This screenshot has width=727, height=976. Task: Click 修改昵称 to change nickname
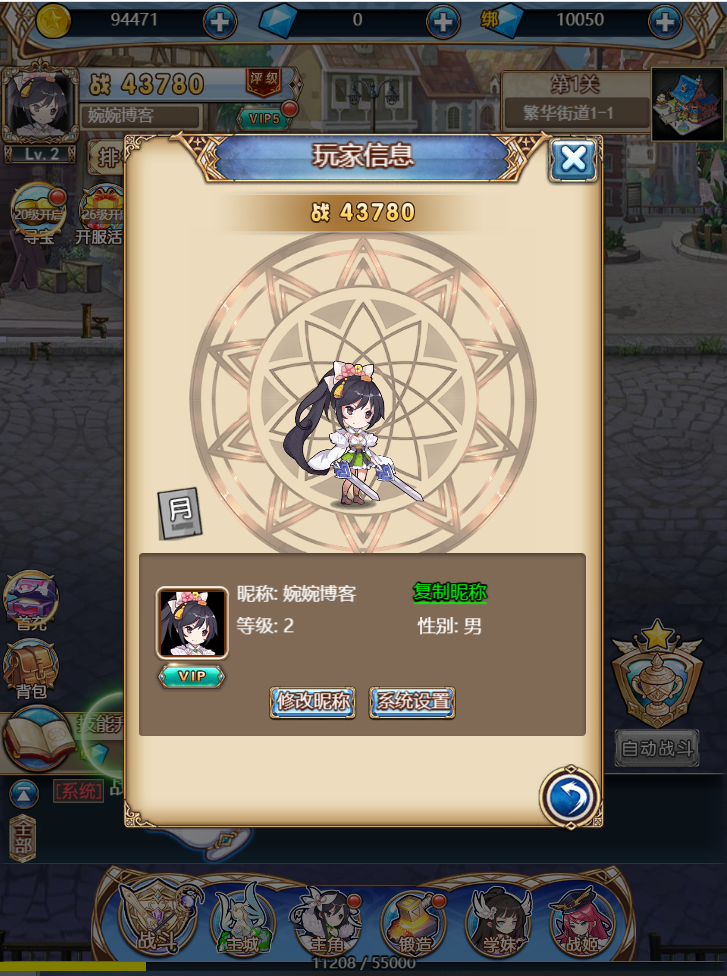(312, 701)
